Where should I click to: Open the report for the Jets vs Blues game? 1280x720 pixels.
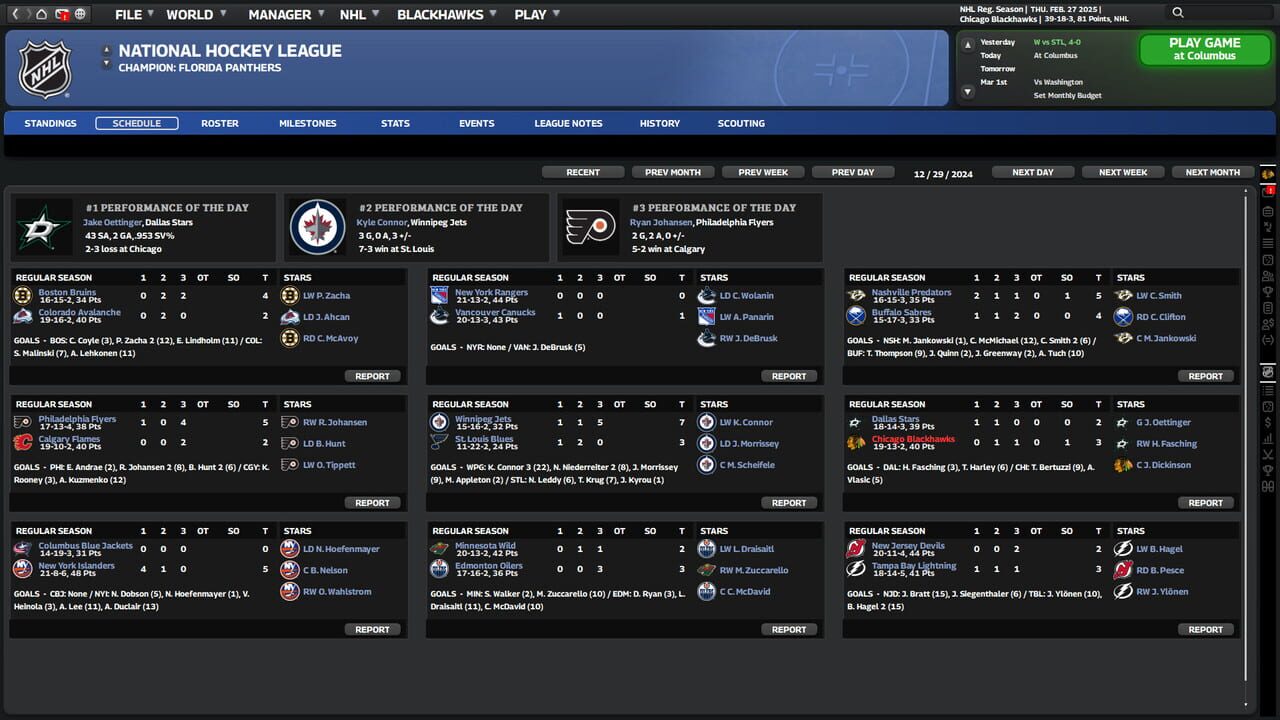[789, 502]
